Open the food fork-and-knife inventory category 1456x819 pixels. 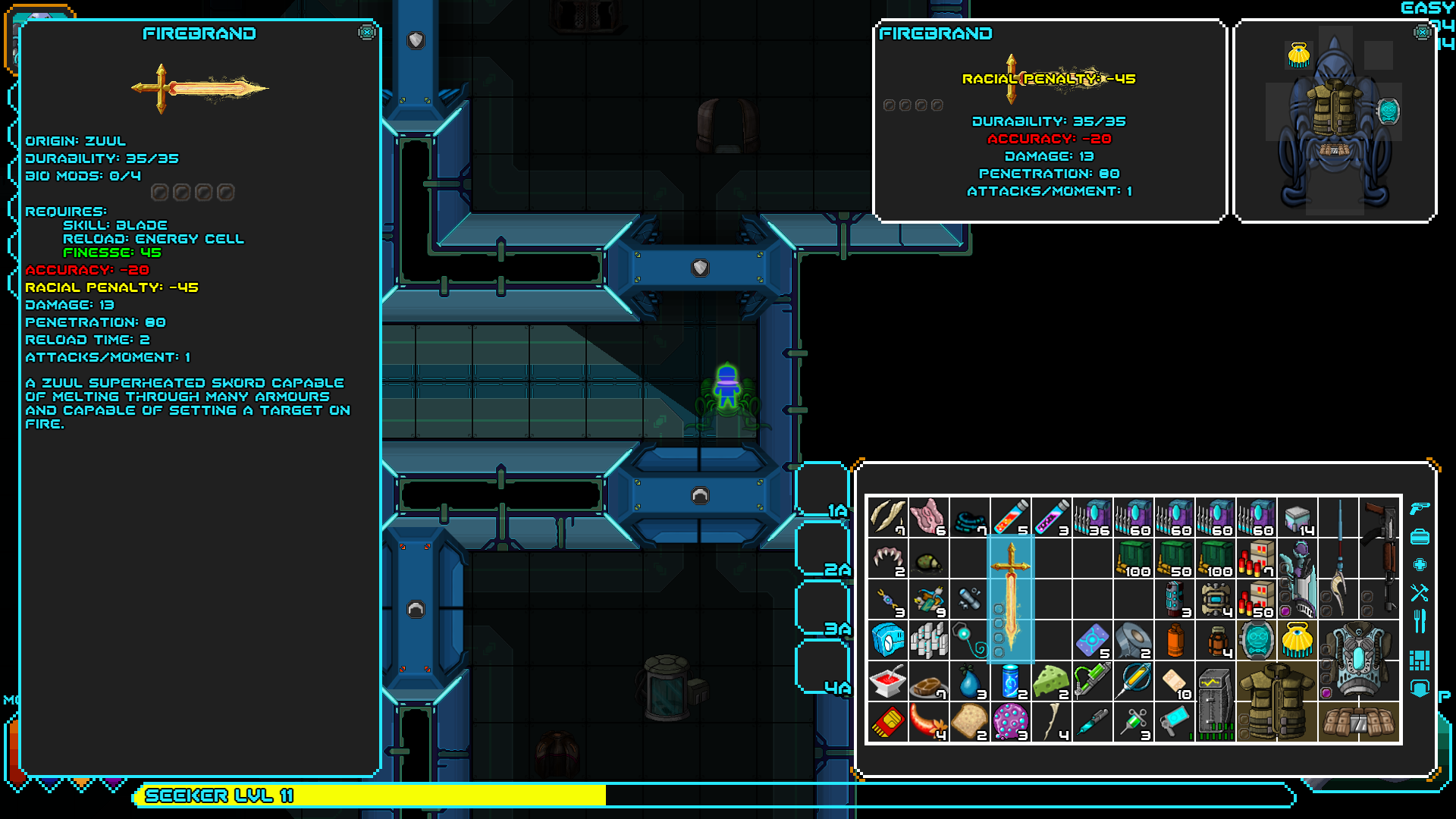click(1420, 622)
